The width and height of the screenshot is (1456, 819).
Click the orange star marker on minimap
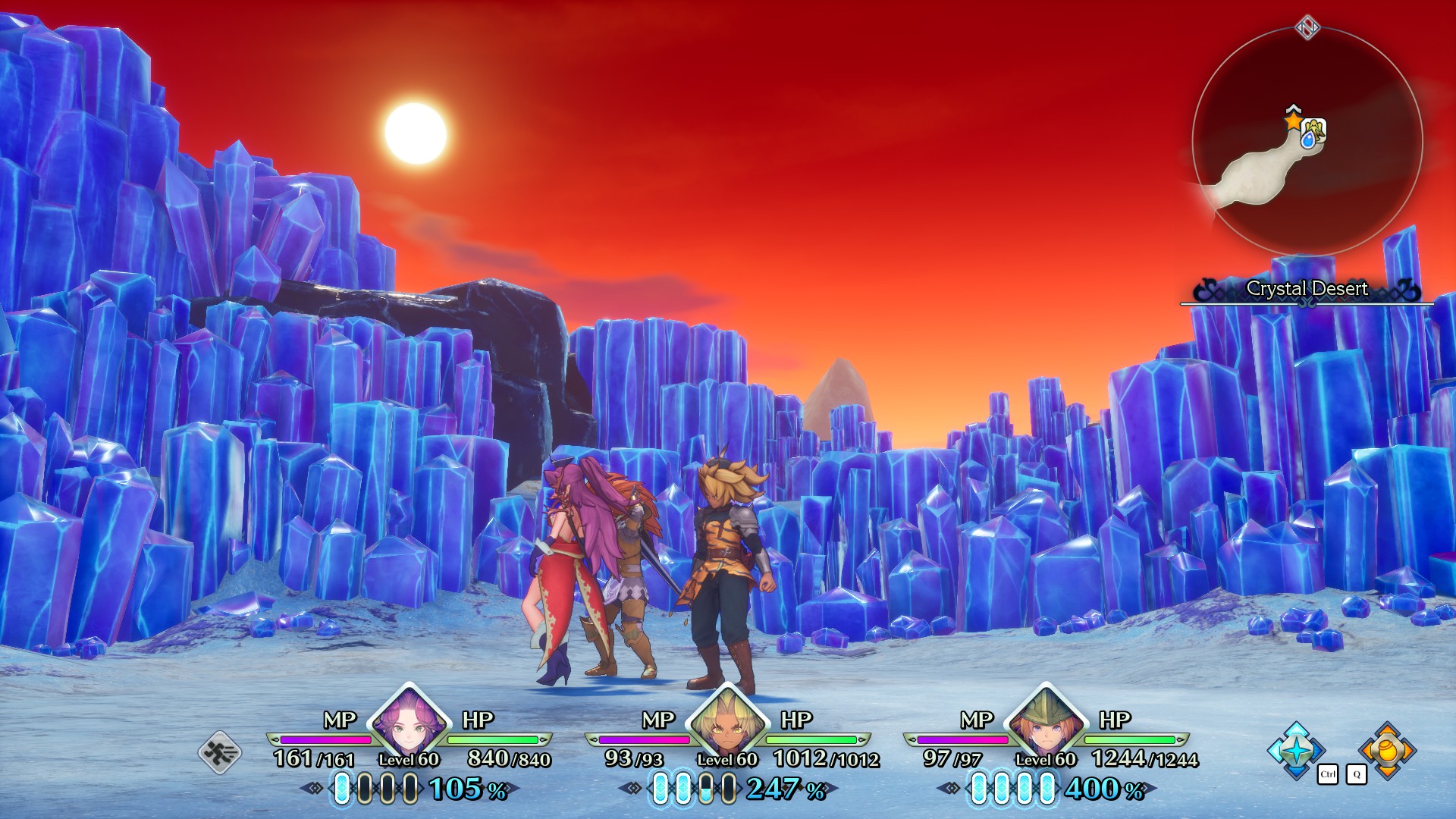(x=1293, y=121)
